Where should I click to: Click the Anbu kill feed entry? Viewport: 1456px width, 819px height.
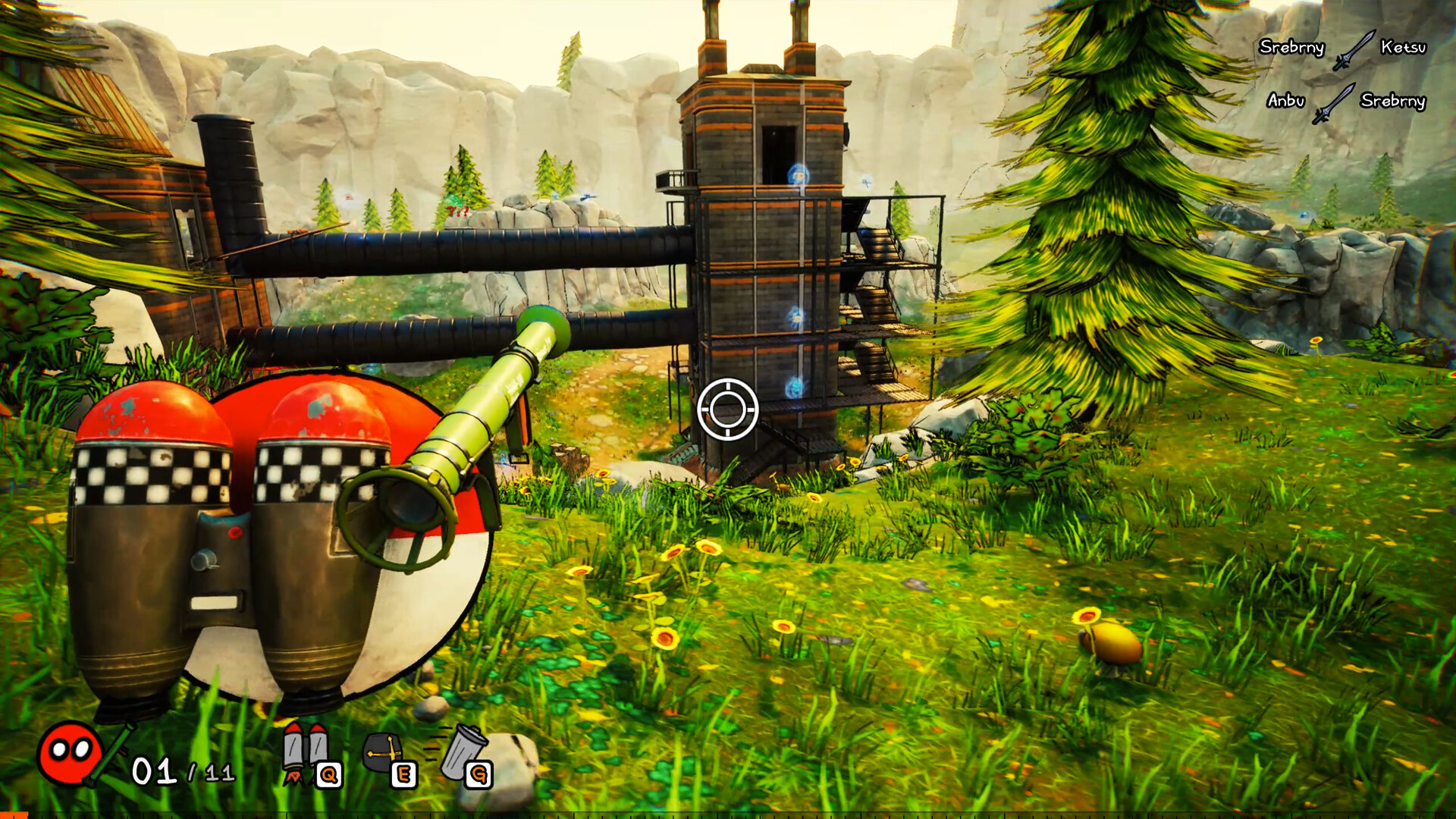coord(1285,99)
